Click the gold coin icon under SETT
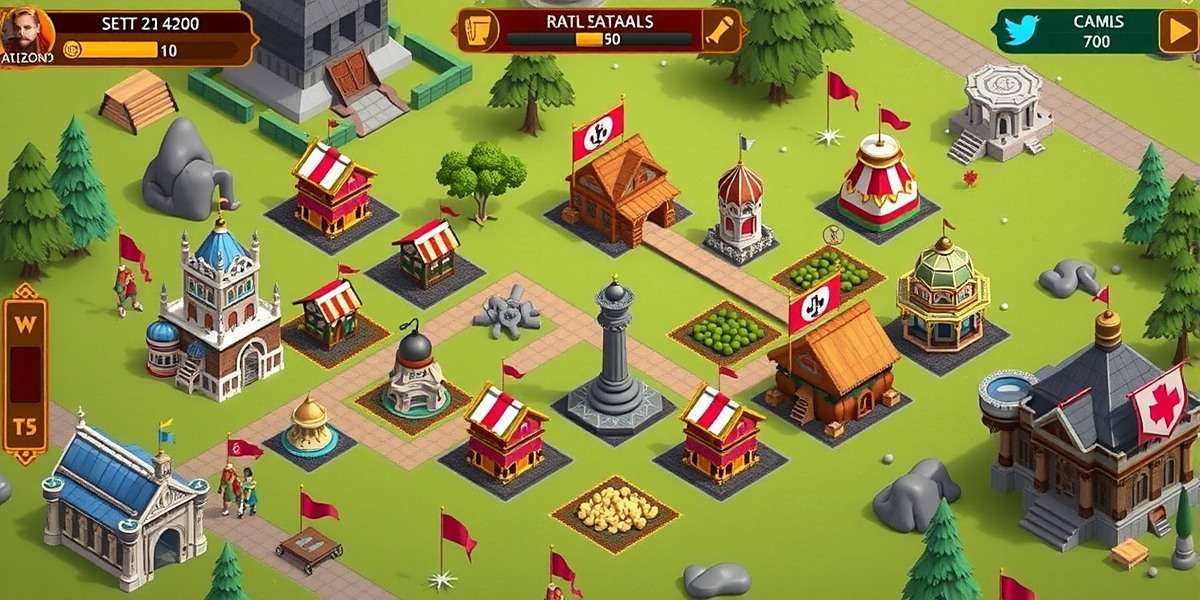This screenshot has height=600, width=1200. 71,49
